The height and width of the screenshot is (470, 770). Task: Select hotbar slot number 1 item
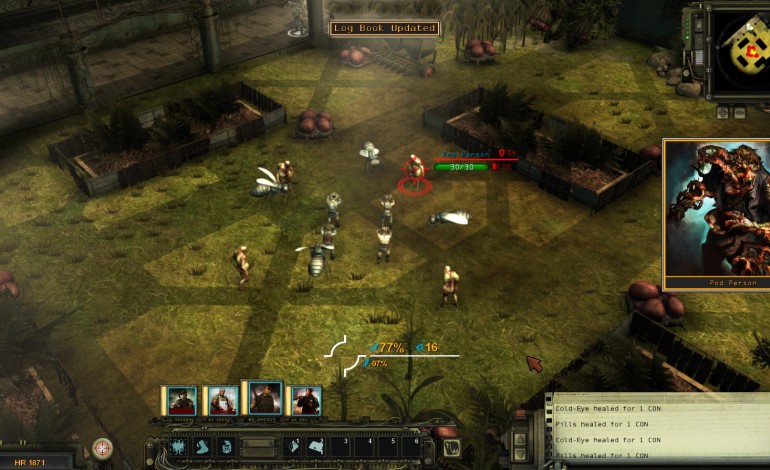click(x=294, y=447)
